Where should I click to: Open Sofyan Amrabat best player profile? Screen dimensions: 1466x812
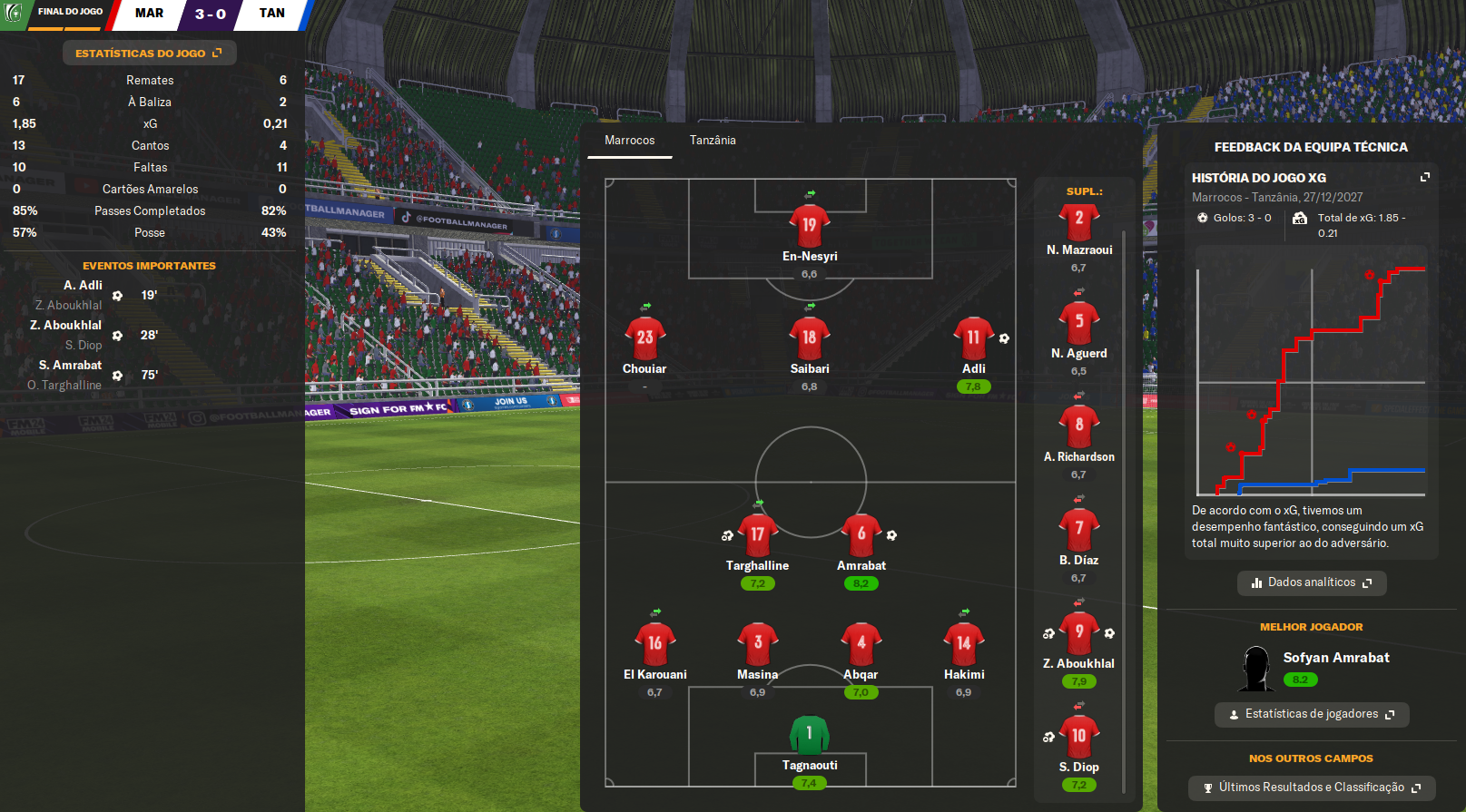[1335, 658]
